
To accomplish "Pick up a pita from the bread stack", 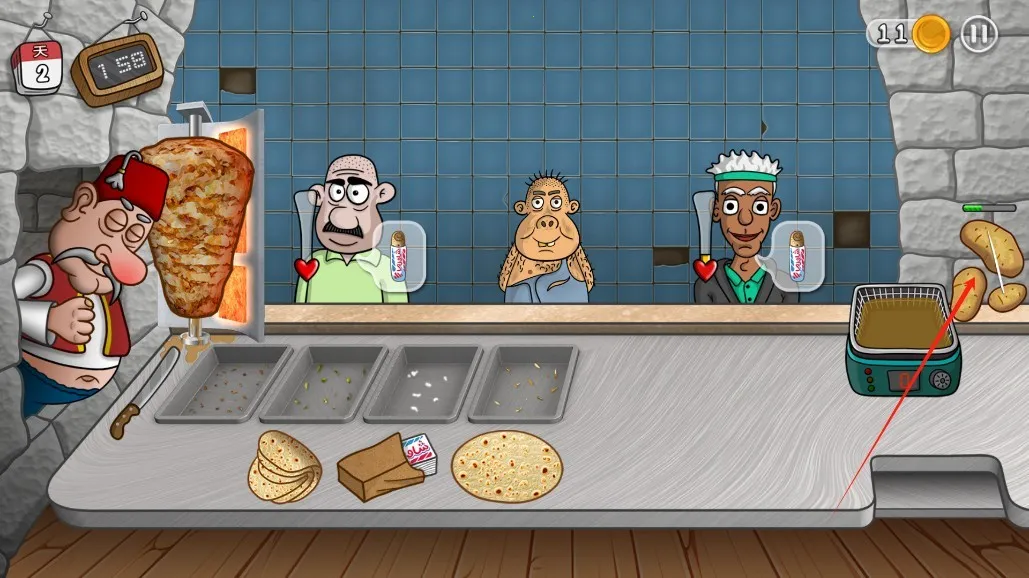I will point(285,467).
